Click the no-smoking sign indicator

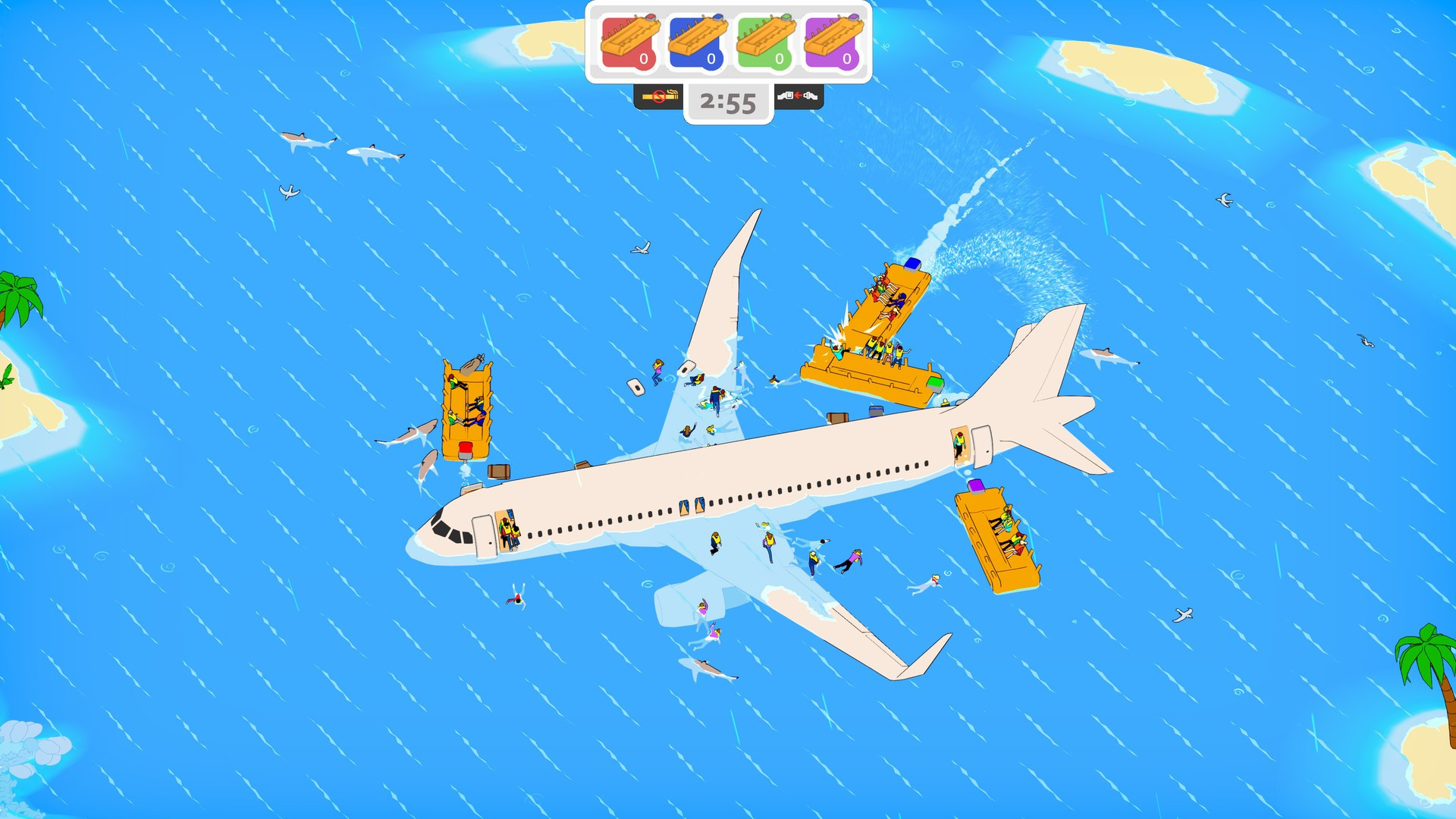click(x=658, y=98)
